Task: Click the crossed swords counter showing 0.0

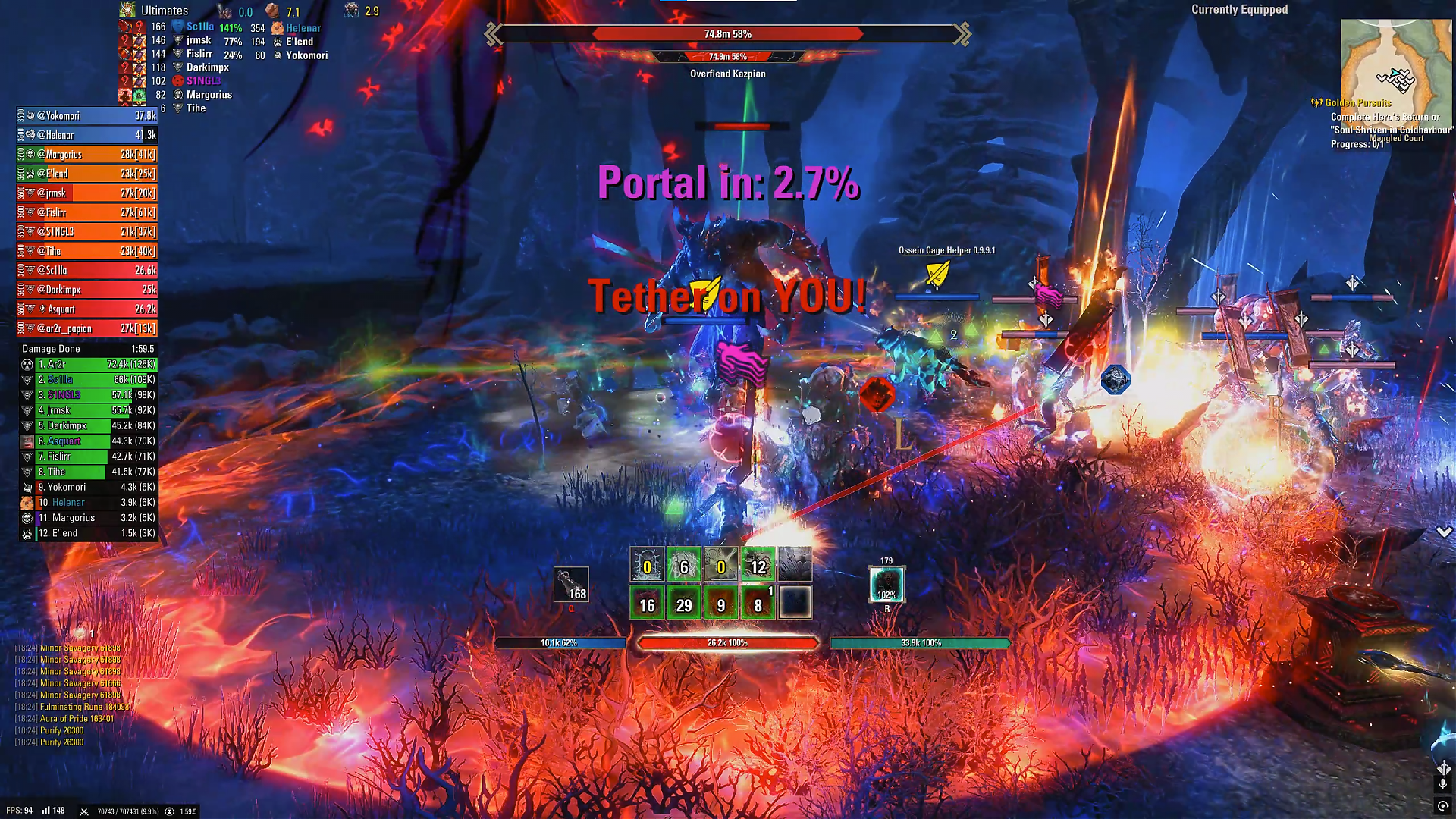Action: [x=224, y=11]
